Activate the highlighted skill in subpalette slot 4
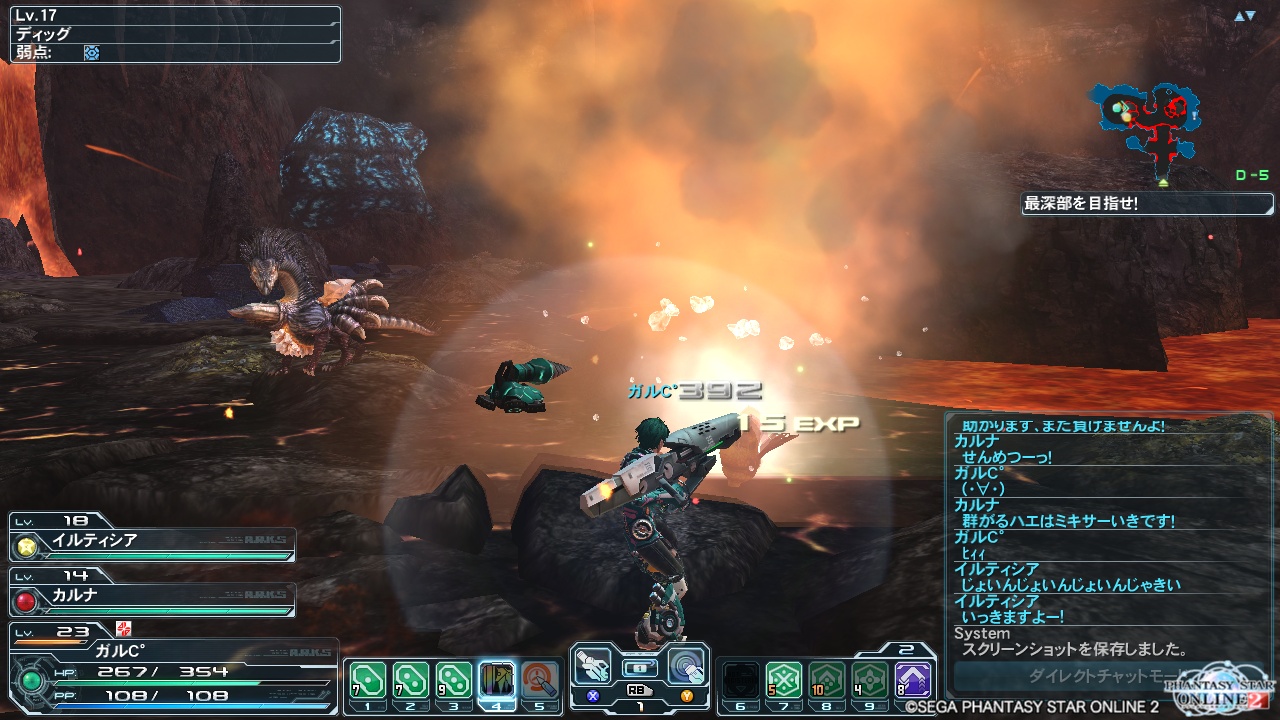This screenshot has height=720, width=1280. 497,679
